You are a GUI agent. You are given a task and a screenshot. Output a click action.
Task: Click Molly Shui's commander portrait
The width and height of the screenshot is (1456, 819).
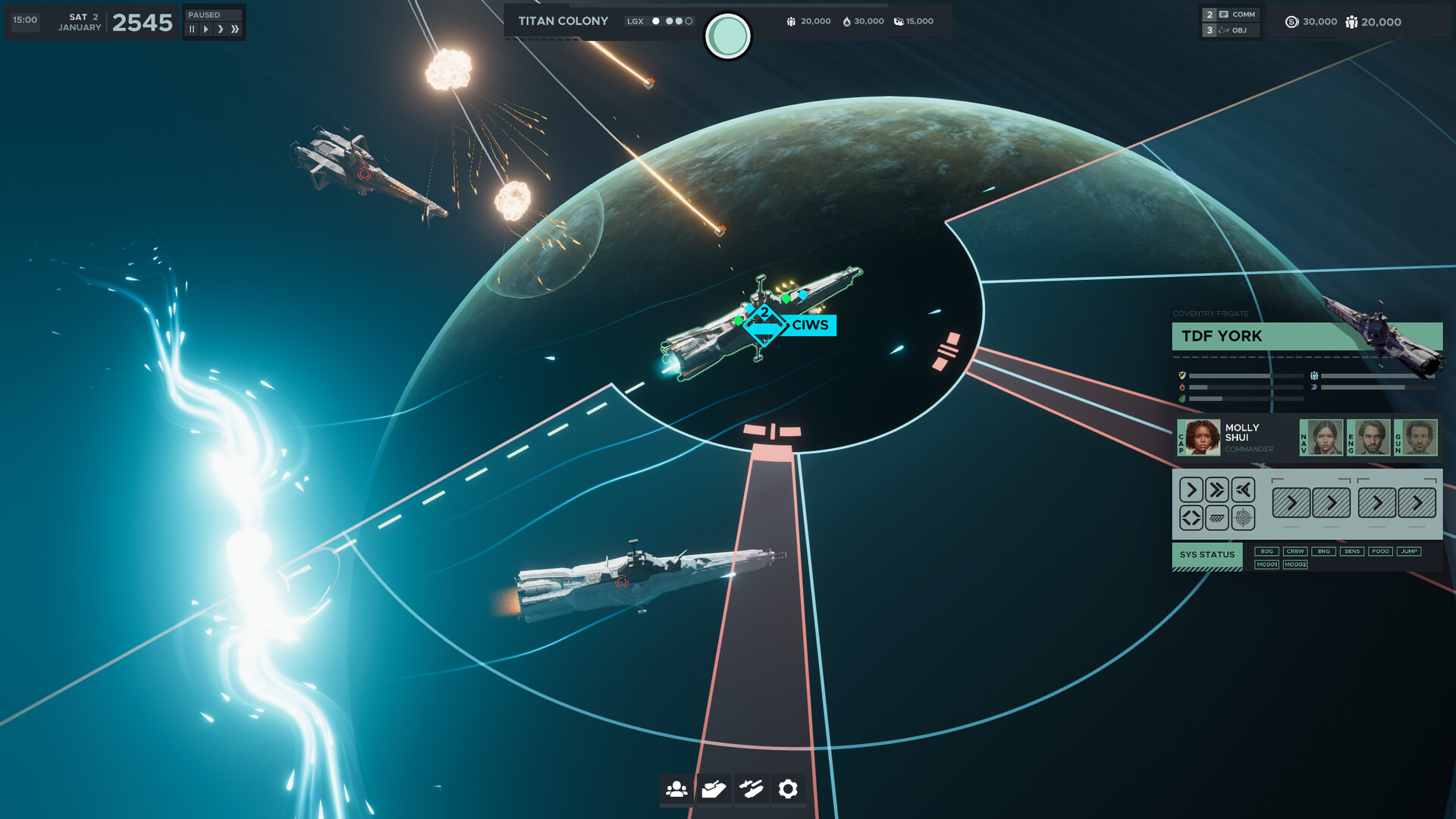pyautogui.click(x=1200, y=438)
